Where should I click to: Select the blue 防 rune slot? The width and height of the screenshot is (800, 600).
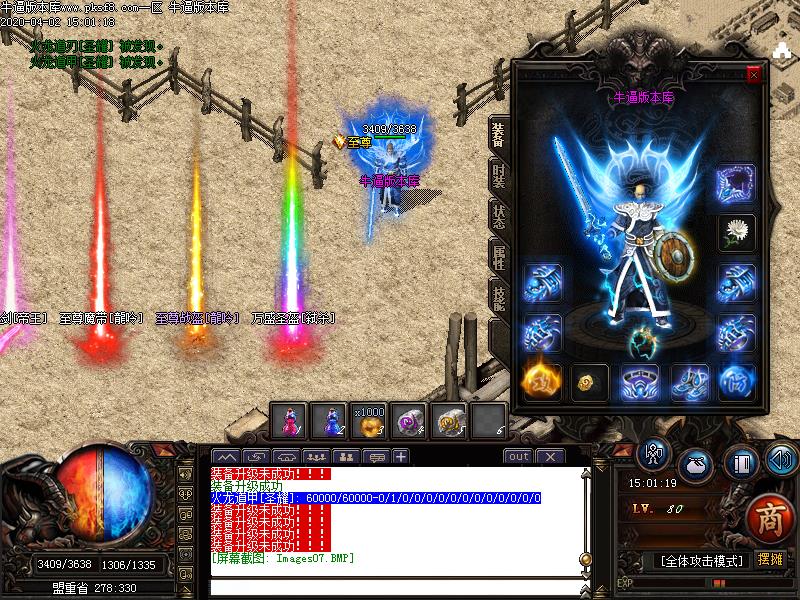coord(737,381)
